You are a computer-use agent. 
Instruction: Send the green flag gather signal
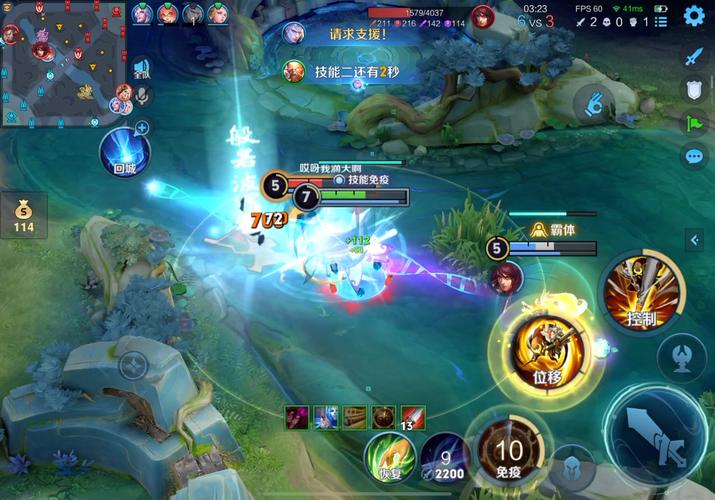pos(694,122)
